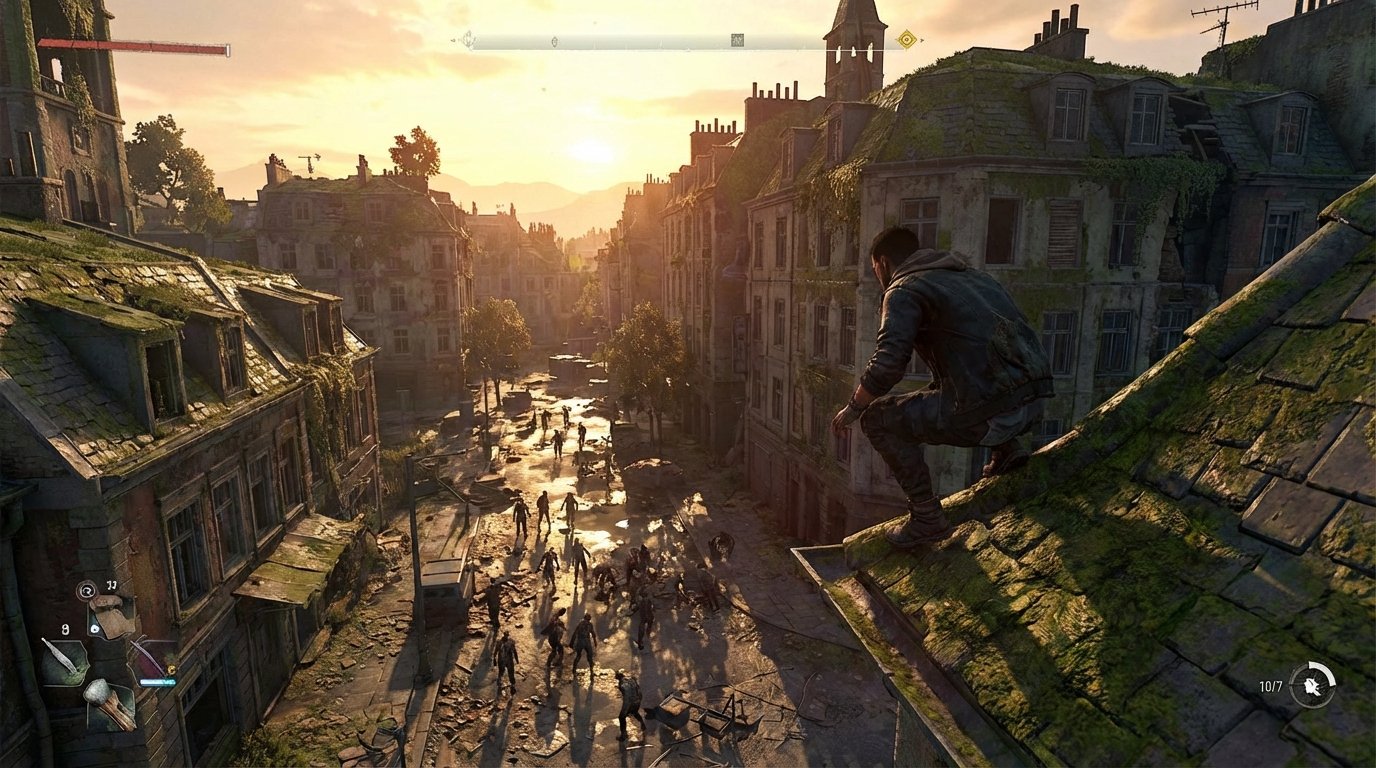Screen dimensions: 1376x768
Task: Expand the left arrow at the compass edge
Action: (x=453, y=38)
